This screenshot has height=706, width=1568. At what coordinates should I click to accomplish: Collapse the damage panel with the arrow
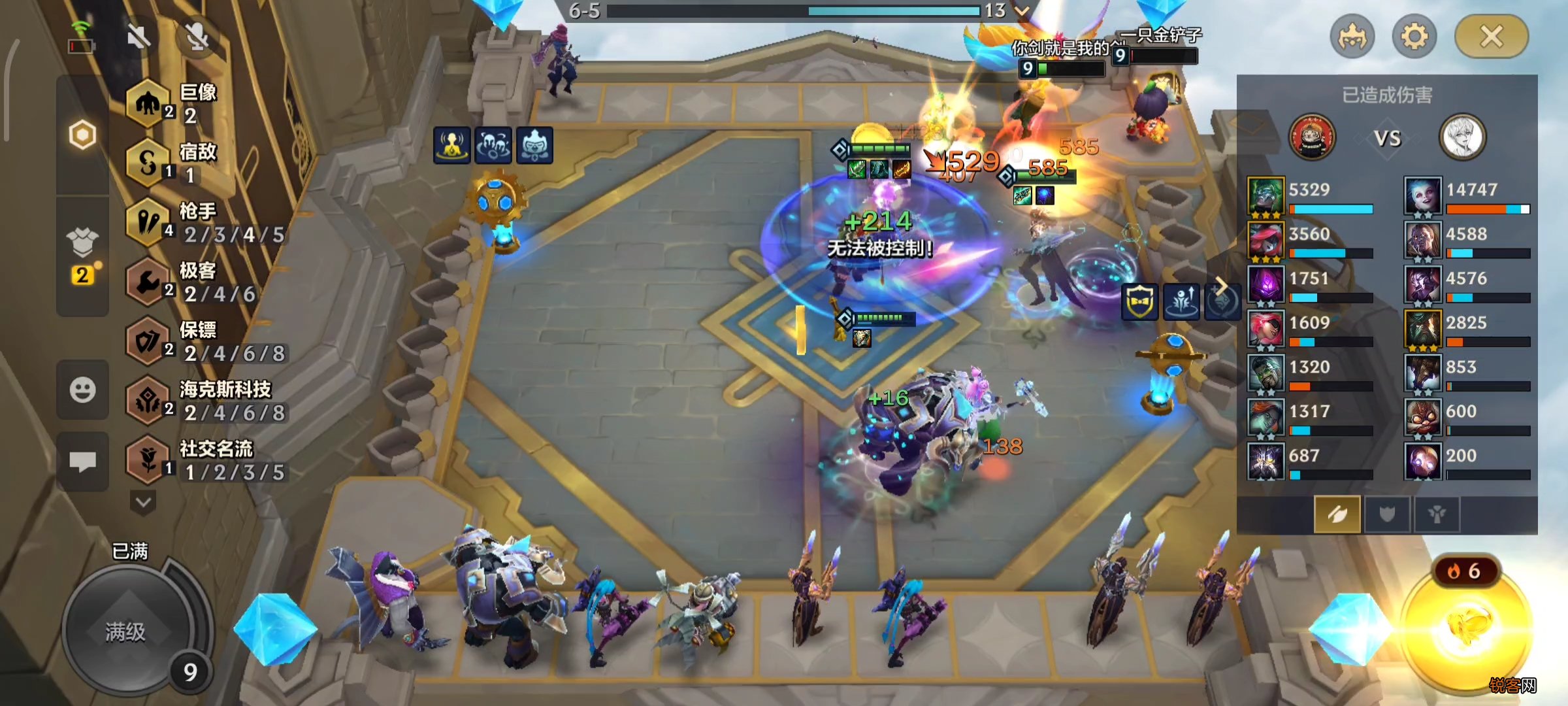[x=1220, y=286]
